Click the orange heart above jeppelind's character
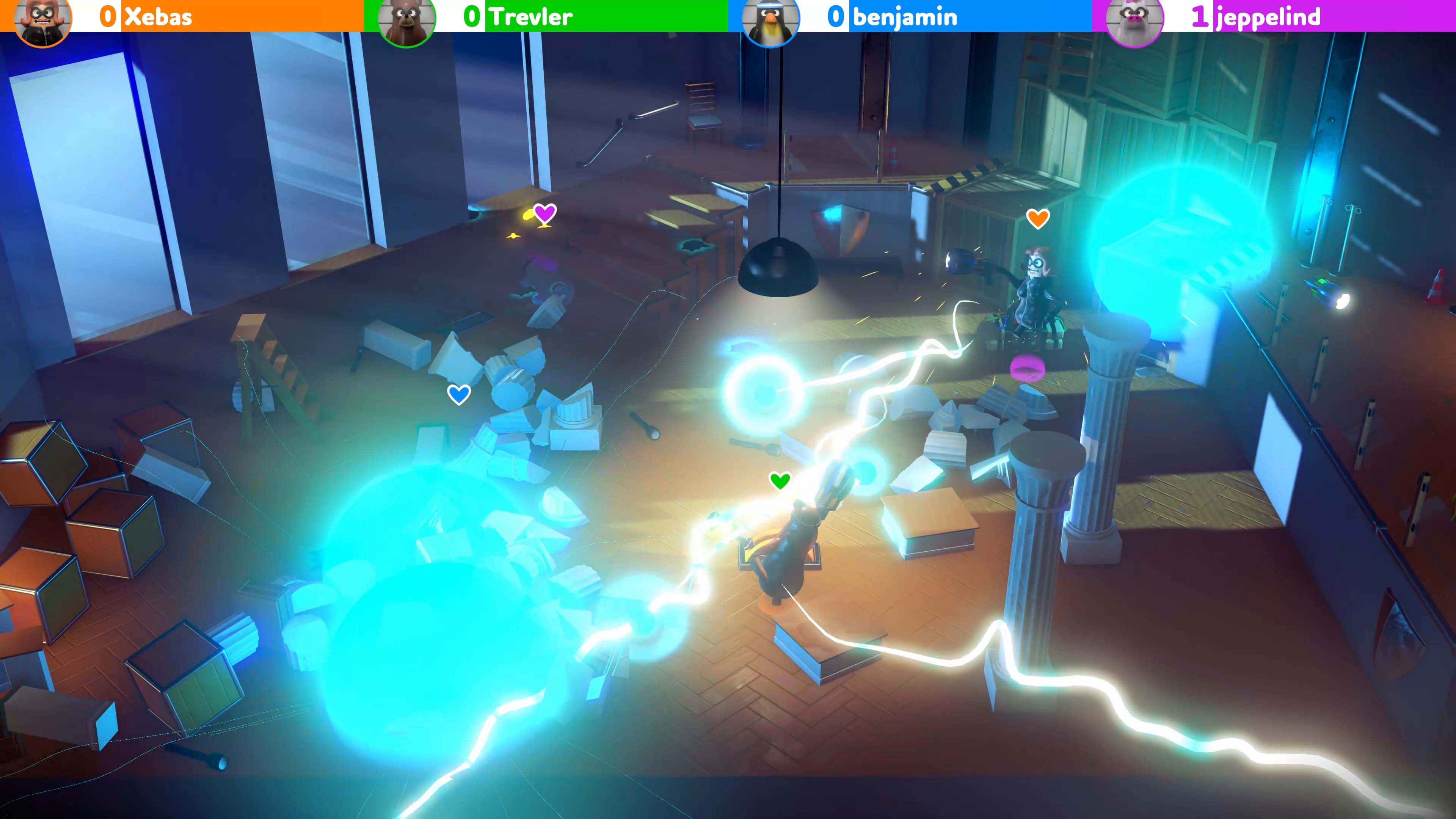The height and width of the screenshot is (819, 1456). [1038, 218]
